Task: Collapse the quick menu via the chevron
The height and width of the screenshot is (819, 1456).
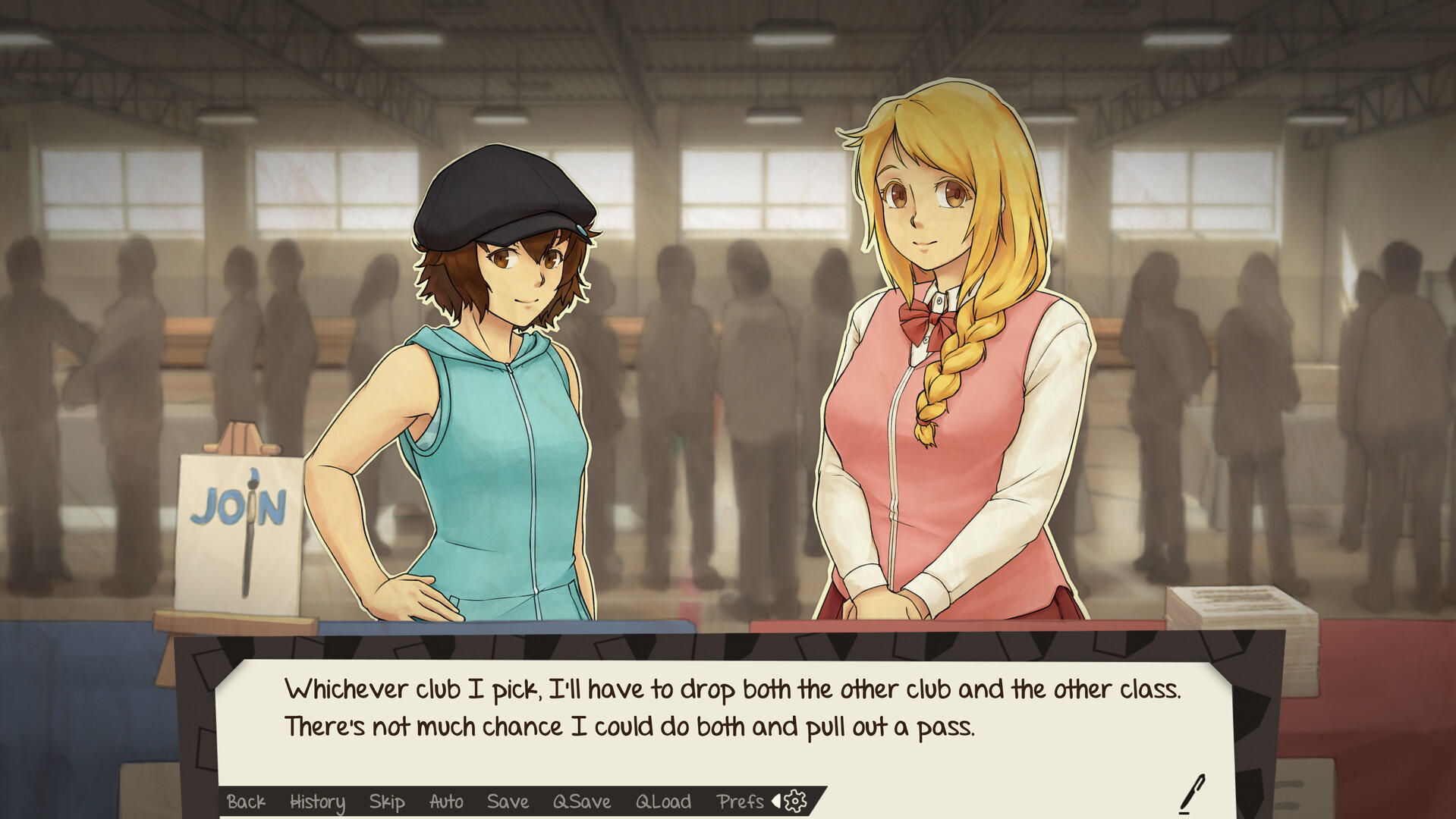Action: [x=775, y=802]
